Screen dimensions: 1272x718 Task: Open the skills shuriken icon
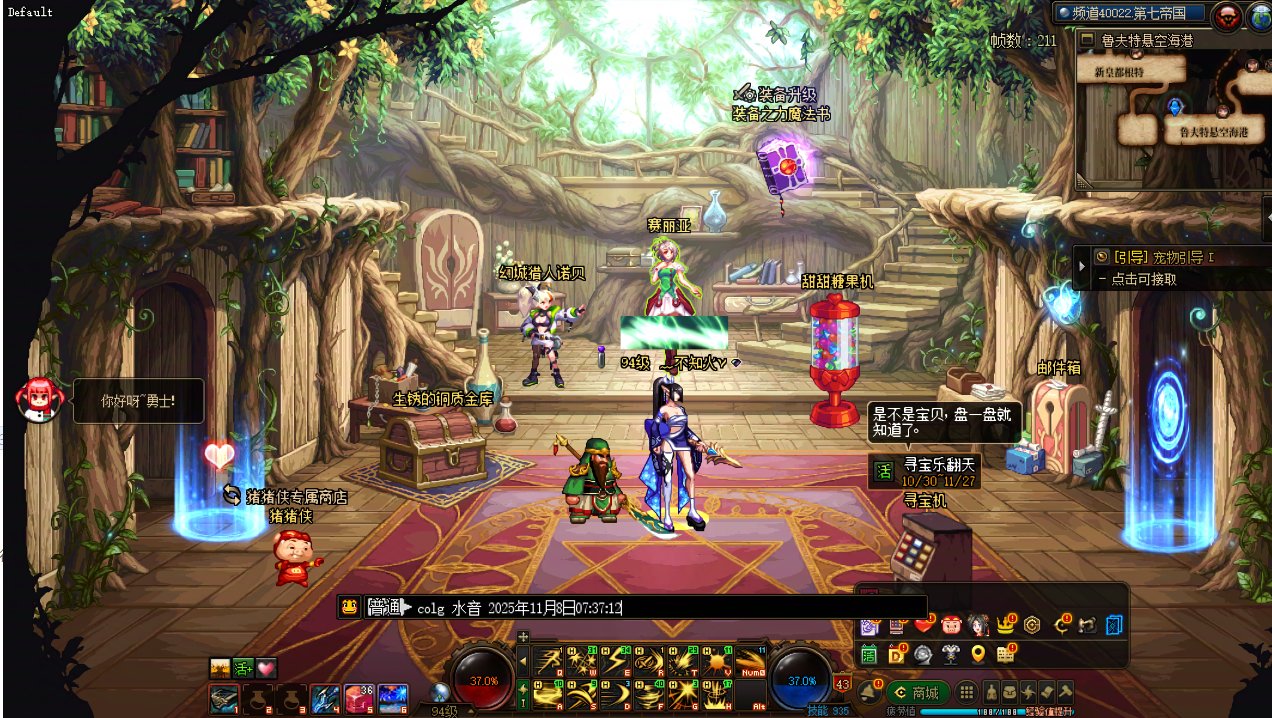tap(1028, 692)
